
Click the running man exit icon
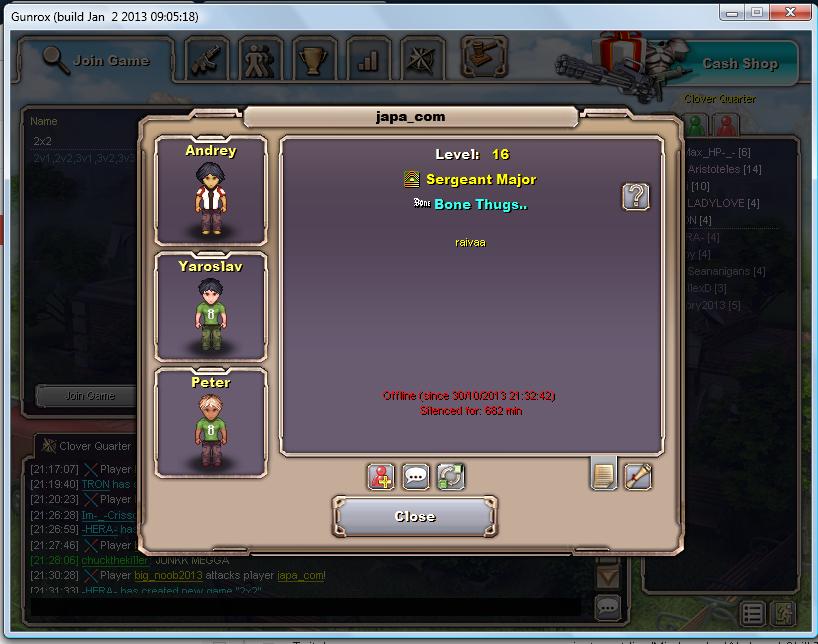click(x=783, y=613)
